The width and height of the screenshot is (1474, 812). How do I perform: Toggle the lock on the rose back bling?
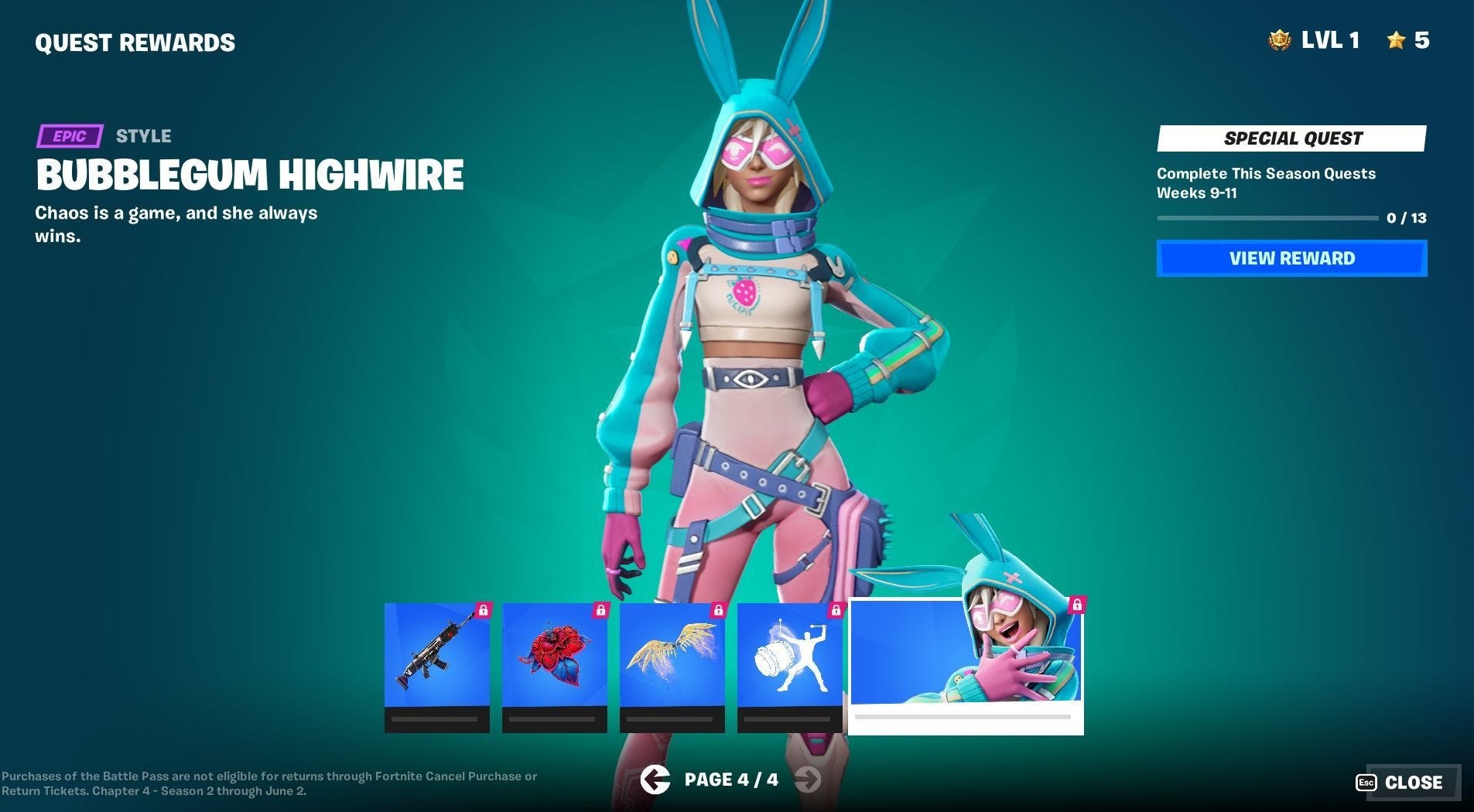pyautogui.click(x=601, y=609)
